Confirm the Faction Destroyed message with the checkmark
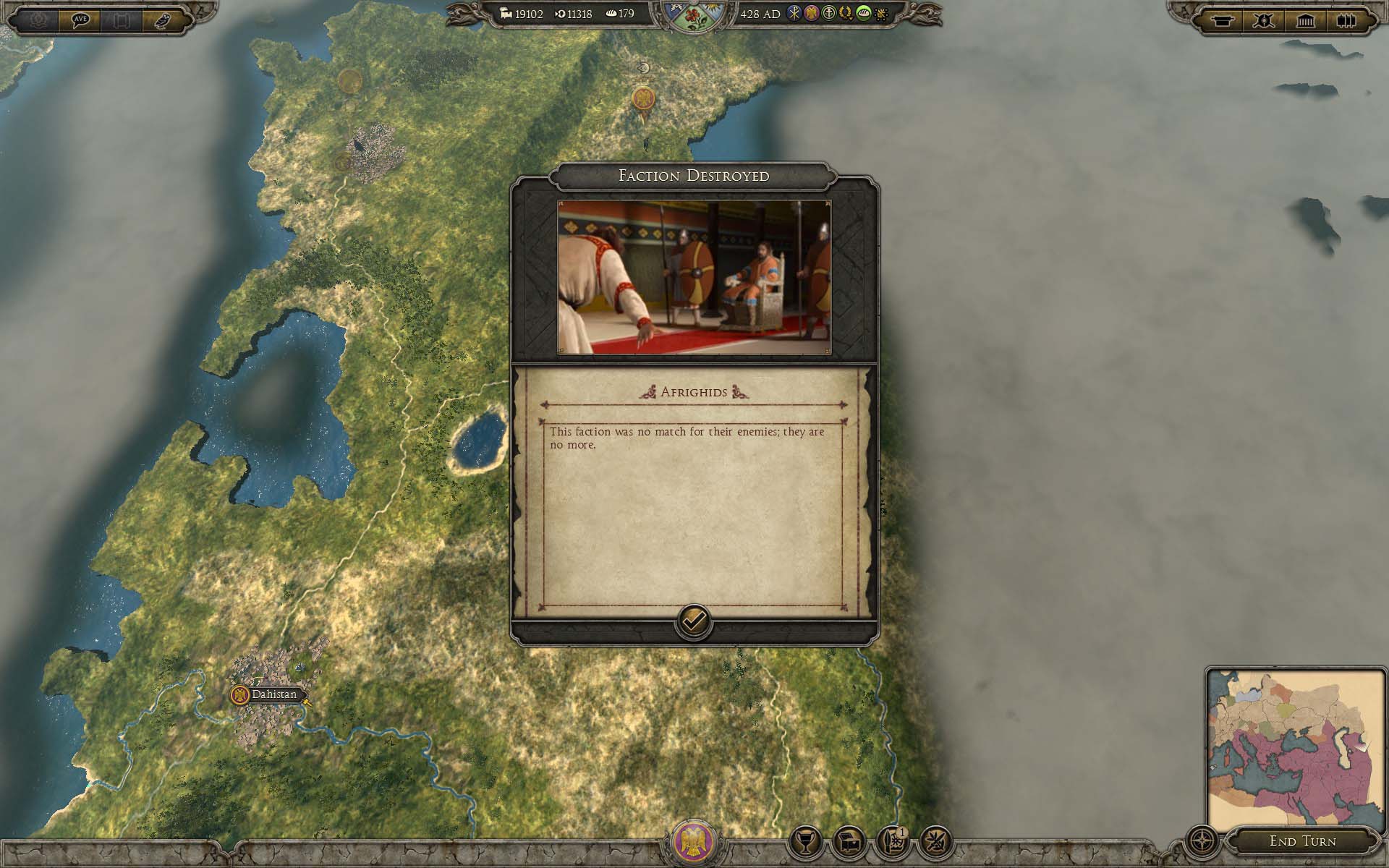This screenshot has width=1389, height=868. coord(693,621)
